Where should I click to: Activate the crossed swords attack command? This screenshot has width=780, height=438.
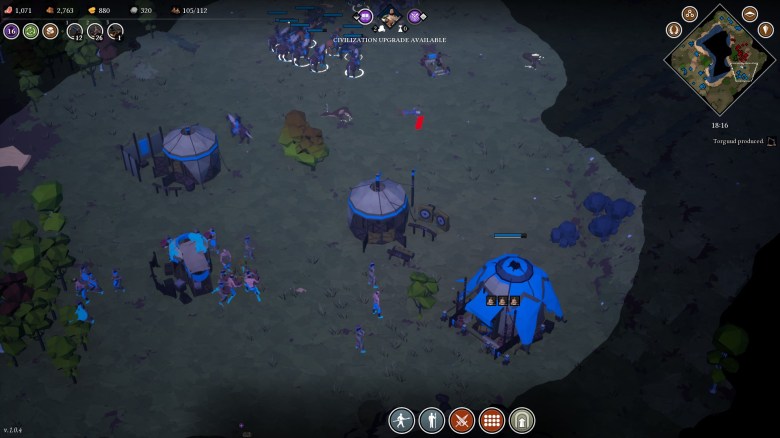coord(462,420)
